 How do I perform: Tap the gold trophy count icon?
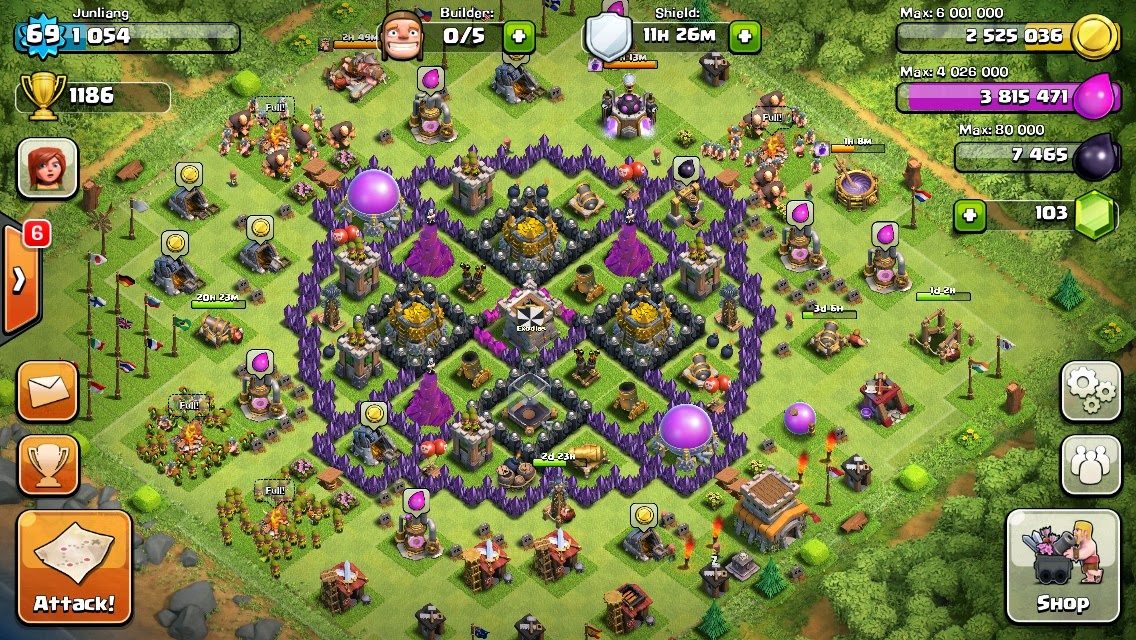[42, 95]
